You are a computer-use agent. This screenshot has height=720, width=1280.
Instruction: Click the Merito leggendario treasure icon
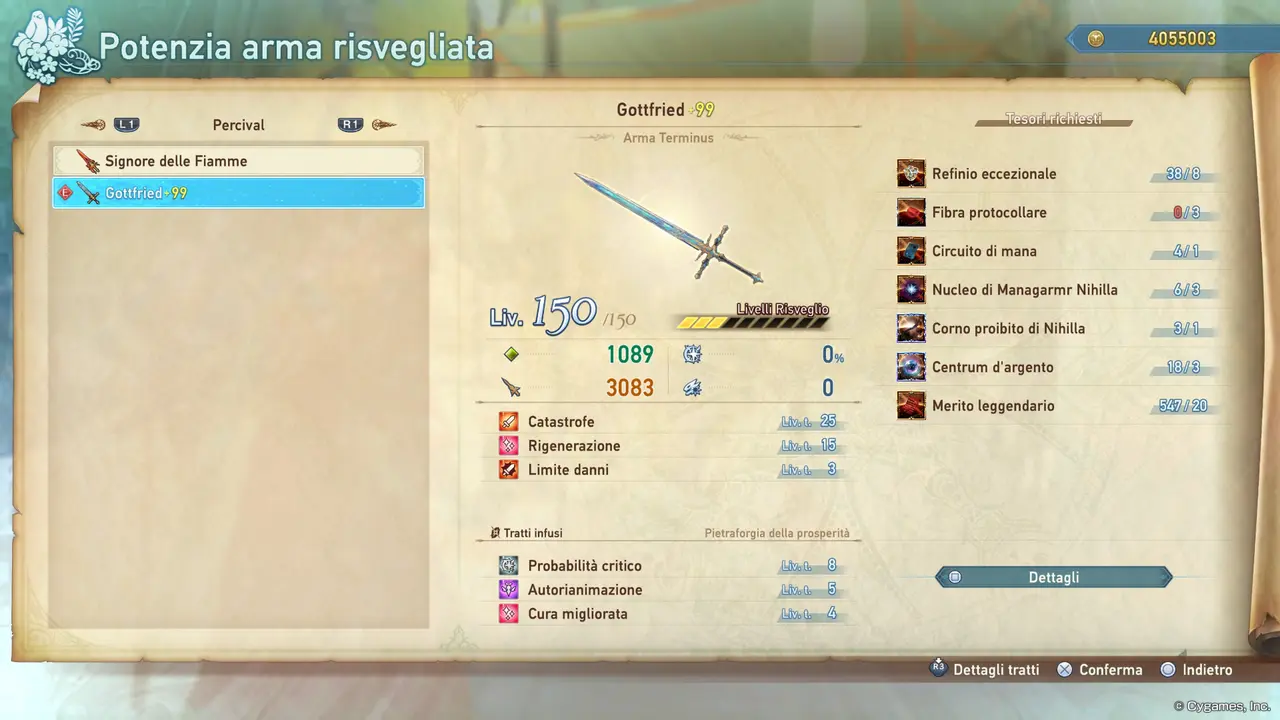coord(910,405)
